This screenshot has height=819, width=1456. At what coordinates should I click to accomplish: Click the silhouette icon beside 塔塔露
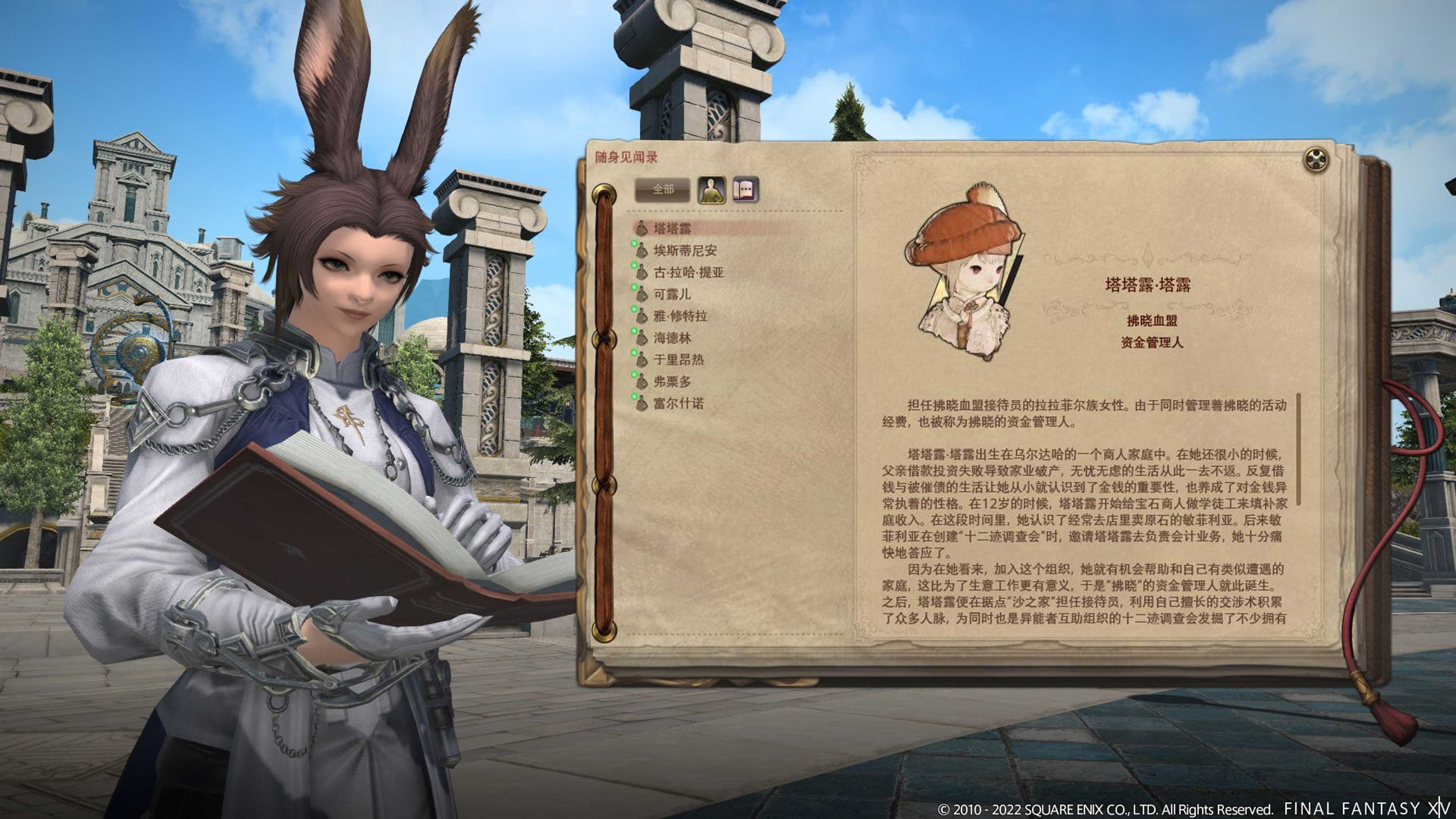(642, 228)
